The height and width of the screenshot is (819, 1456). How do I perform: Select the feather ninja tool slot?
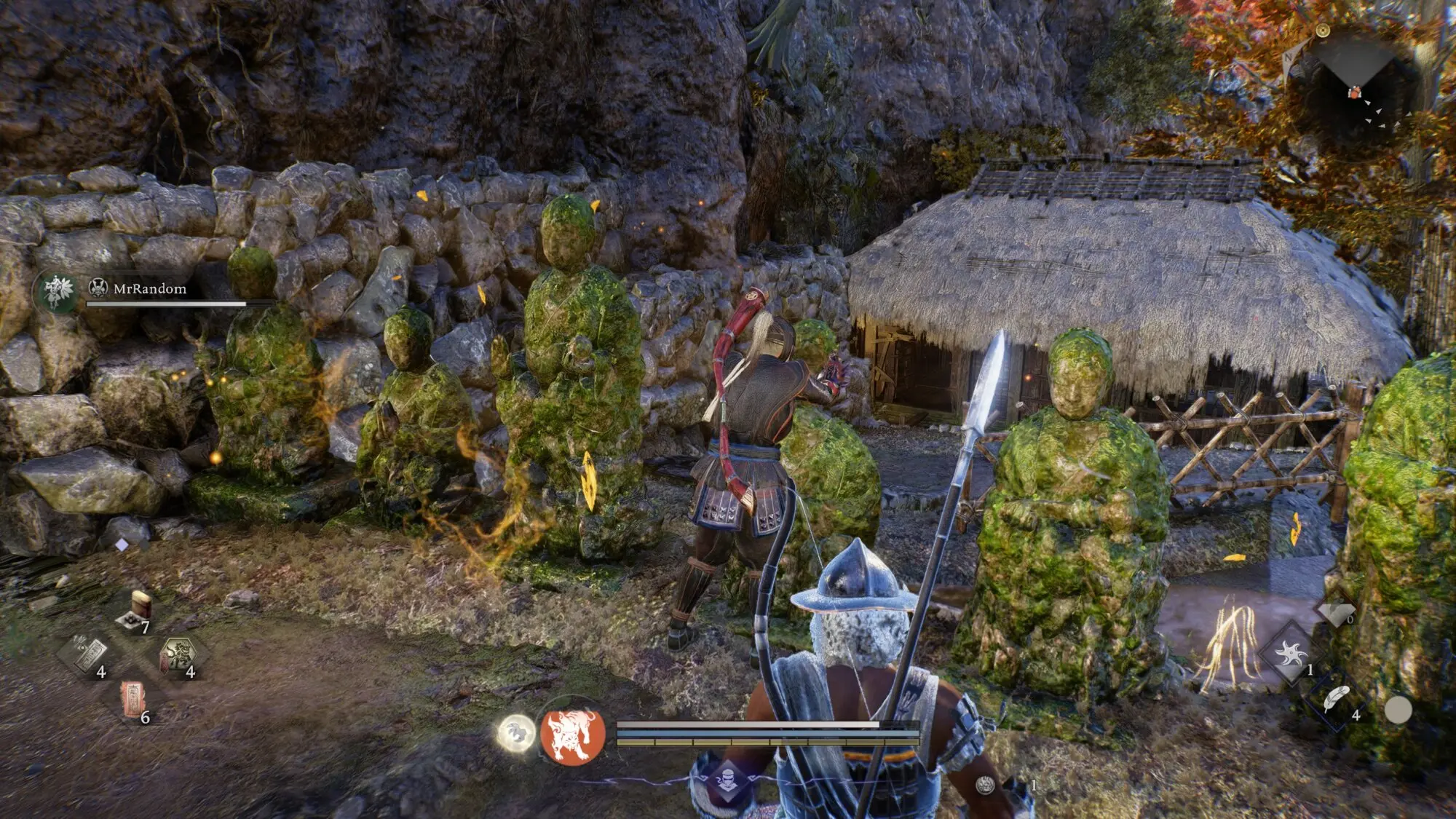1336,700
